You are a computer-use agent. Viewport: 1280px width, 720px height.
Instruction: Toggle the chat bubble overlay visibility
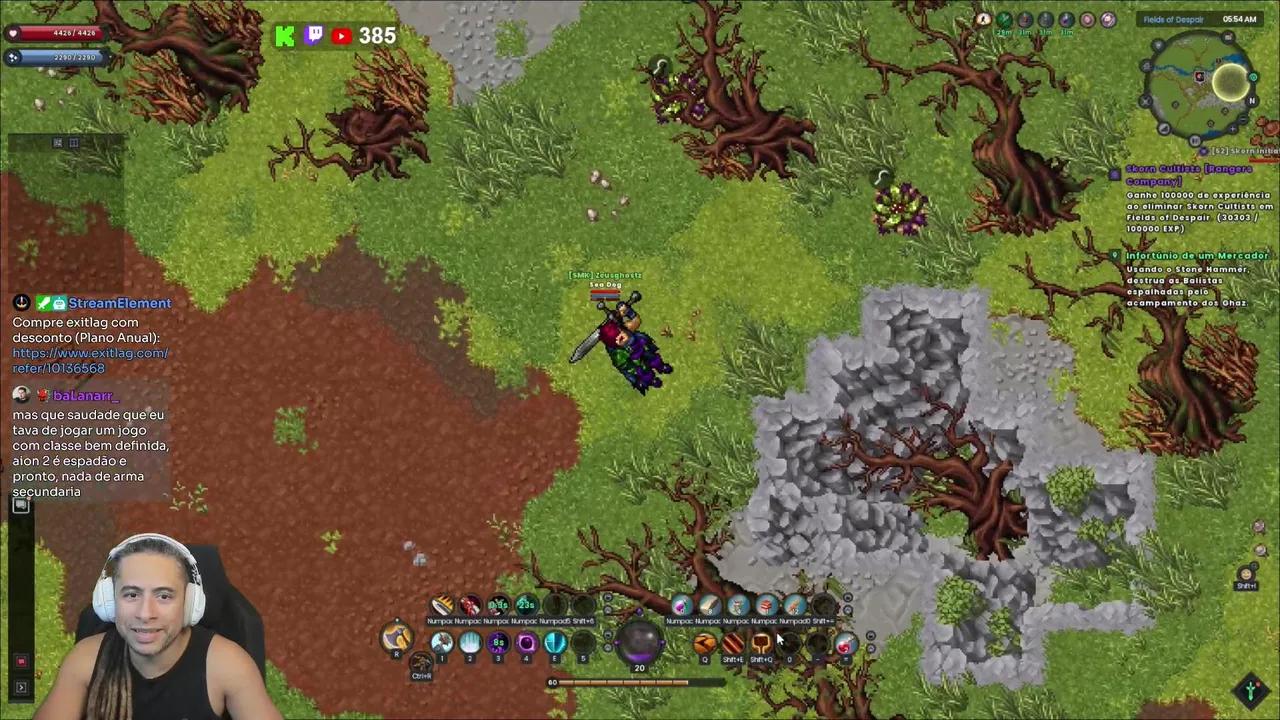click(21, 505)
